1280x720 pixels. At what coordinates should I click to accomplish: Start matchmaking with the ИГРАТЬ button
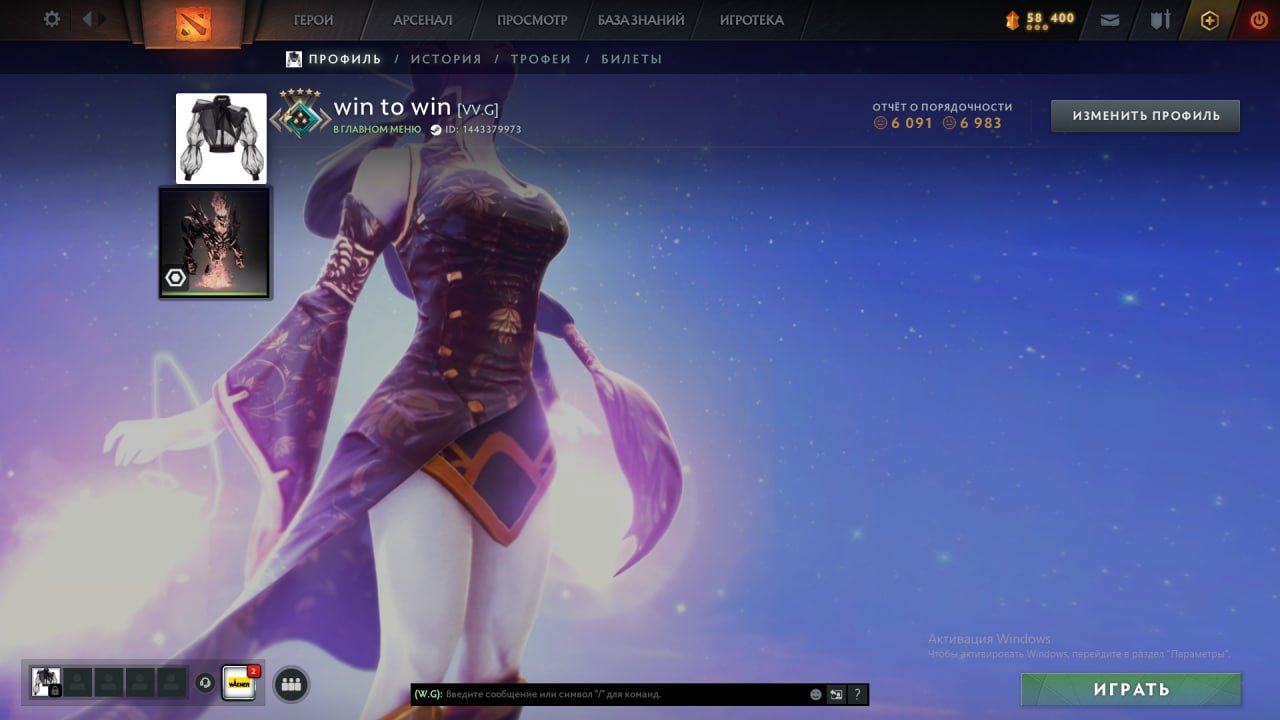click(x=1131, y=689)
